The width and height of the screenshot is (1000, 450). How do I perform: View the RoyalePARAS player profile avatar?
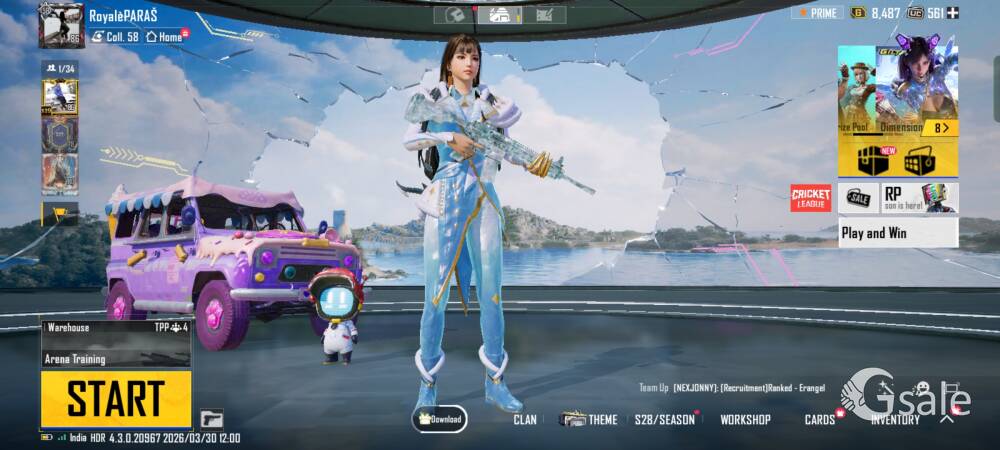tap(61, 25)
